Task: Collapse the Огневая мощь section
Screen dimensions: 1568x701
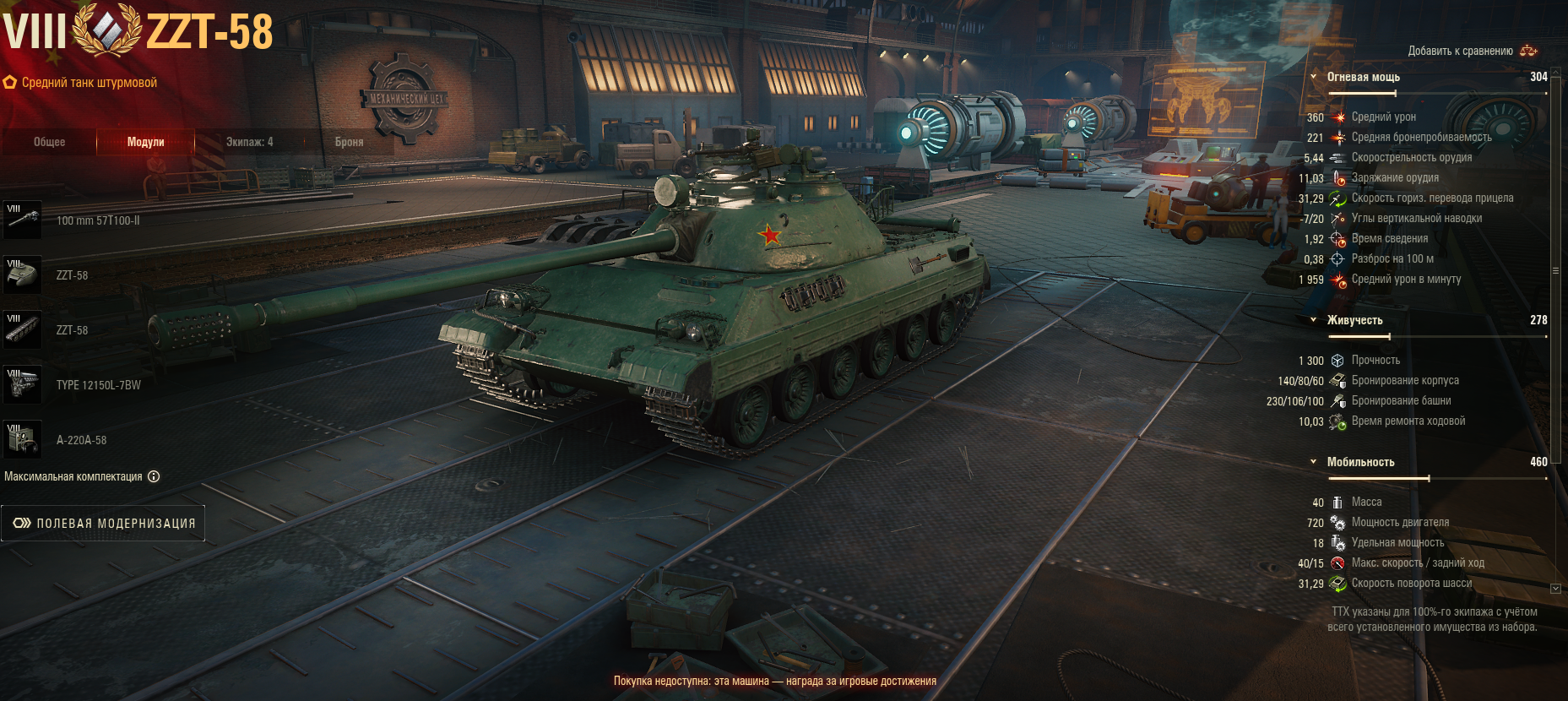Action: tap(1313, 77)
